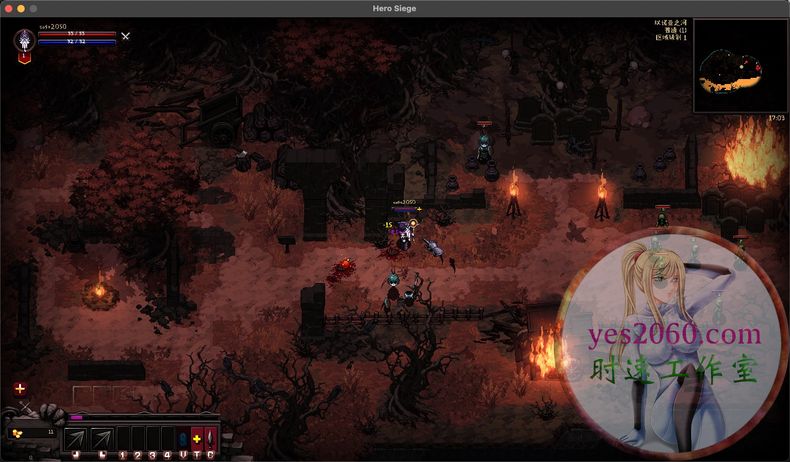The width and height of the screenshot is (790, 462).
Task: Click the red plus button above the gold panel
Action: pyautogui.click(x=20, y=388)
